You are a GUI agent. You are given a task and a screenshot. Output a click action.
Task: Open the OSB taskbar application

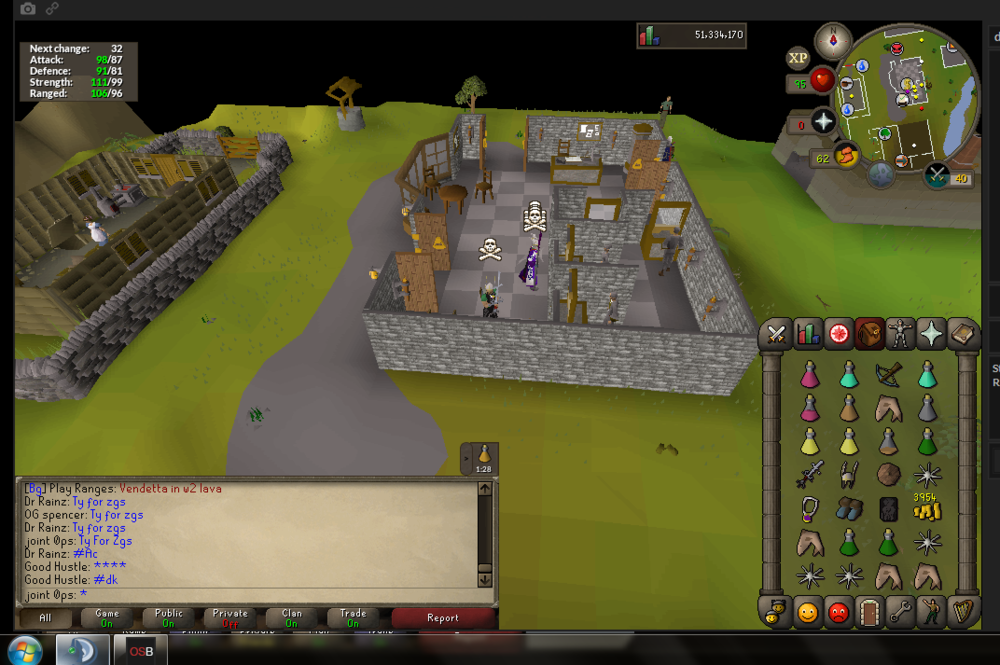click(x=141, y=651)
